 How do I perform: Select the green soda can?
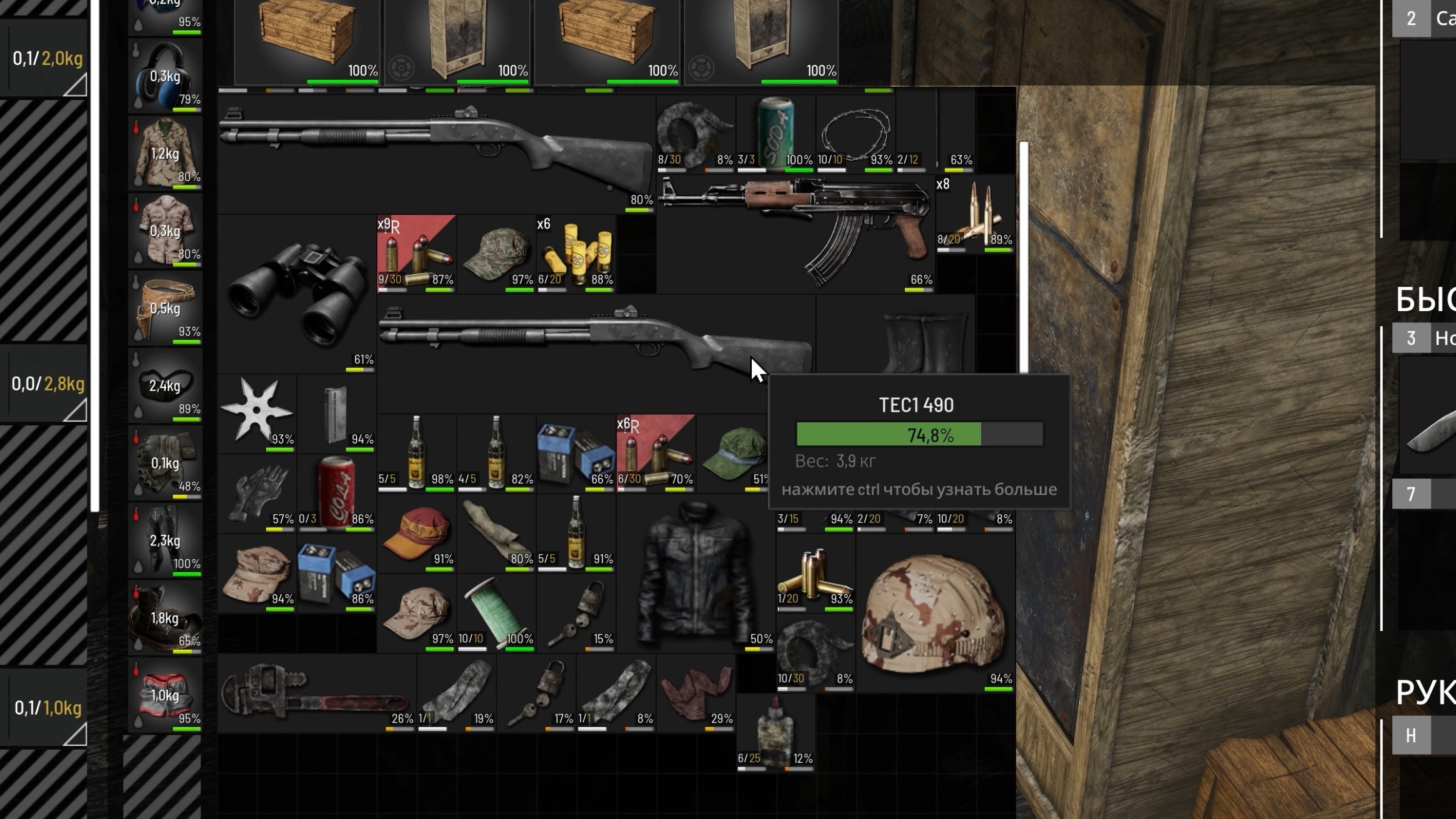(775, 131)
